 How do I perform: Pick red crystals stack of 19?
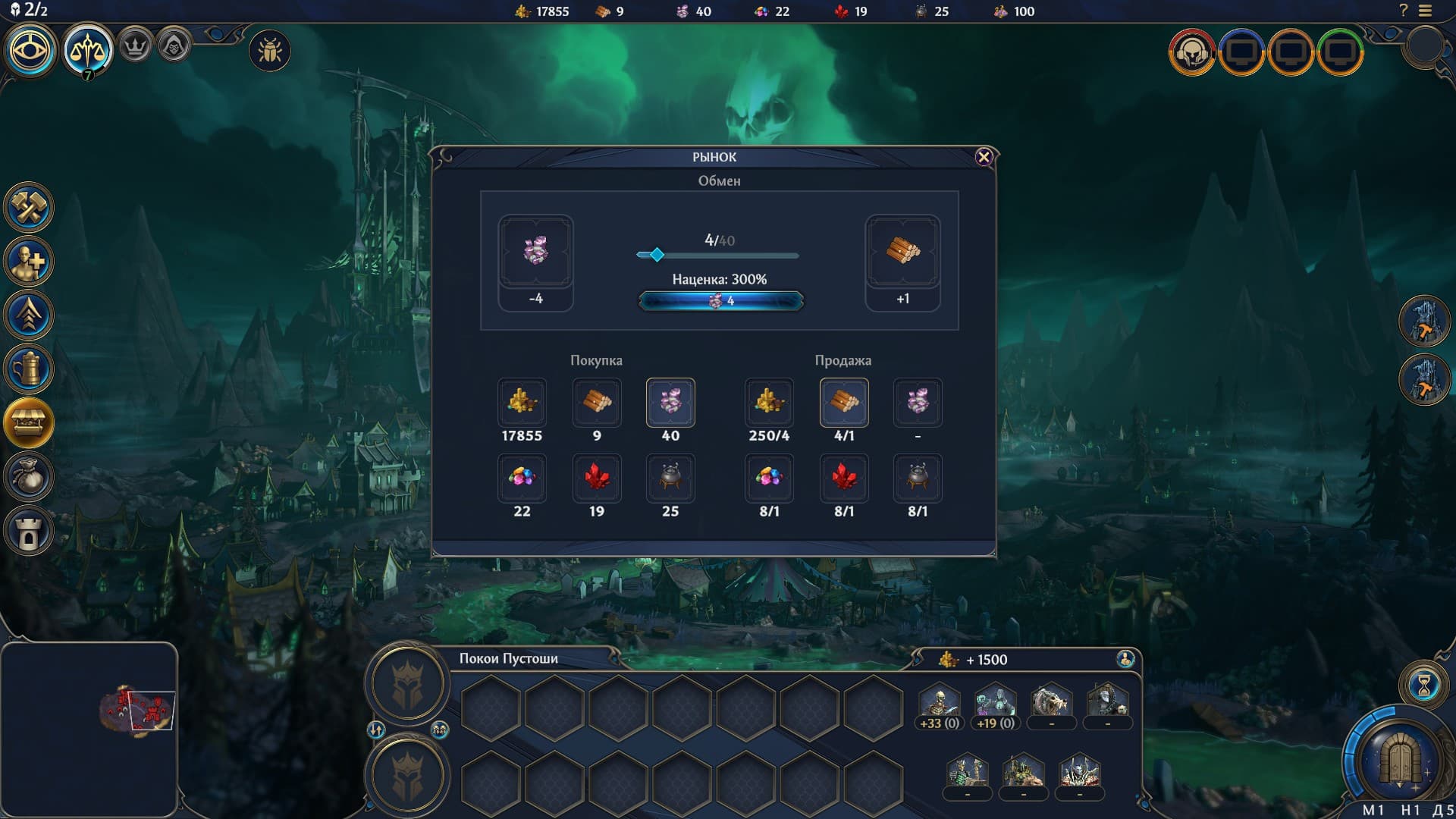[597, 478]
